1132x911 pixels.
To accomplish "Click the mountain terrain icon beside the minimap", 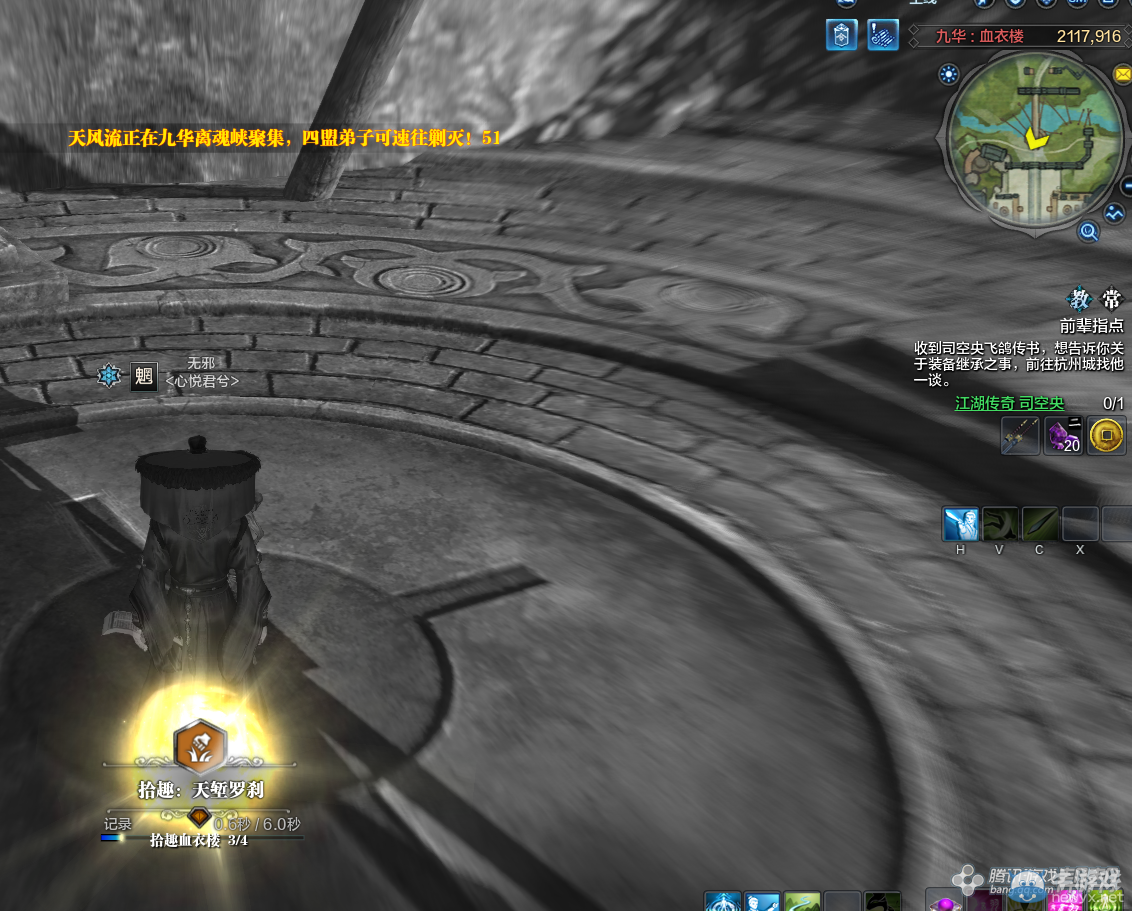I will coord(1114,213).
